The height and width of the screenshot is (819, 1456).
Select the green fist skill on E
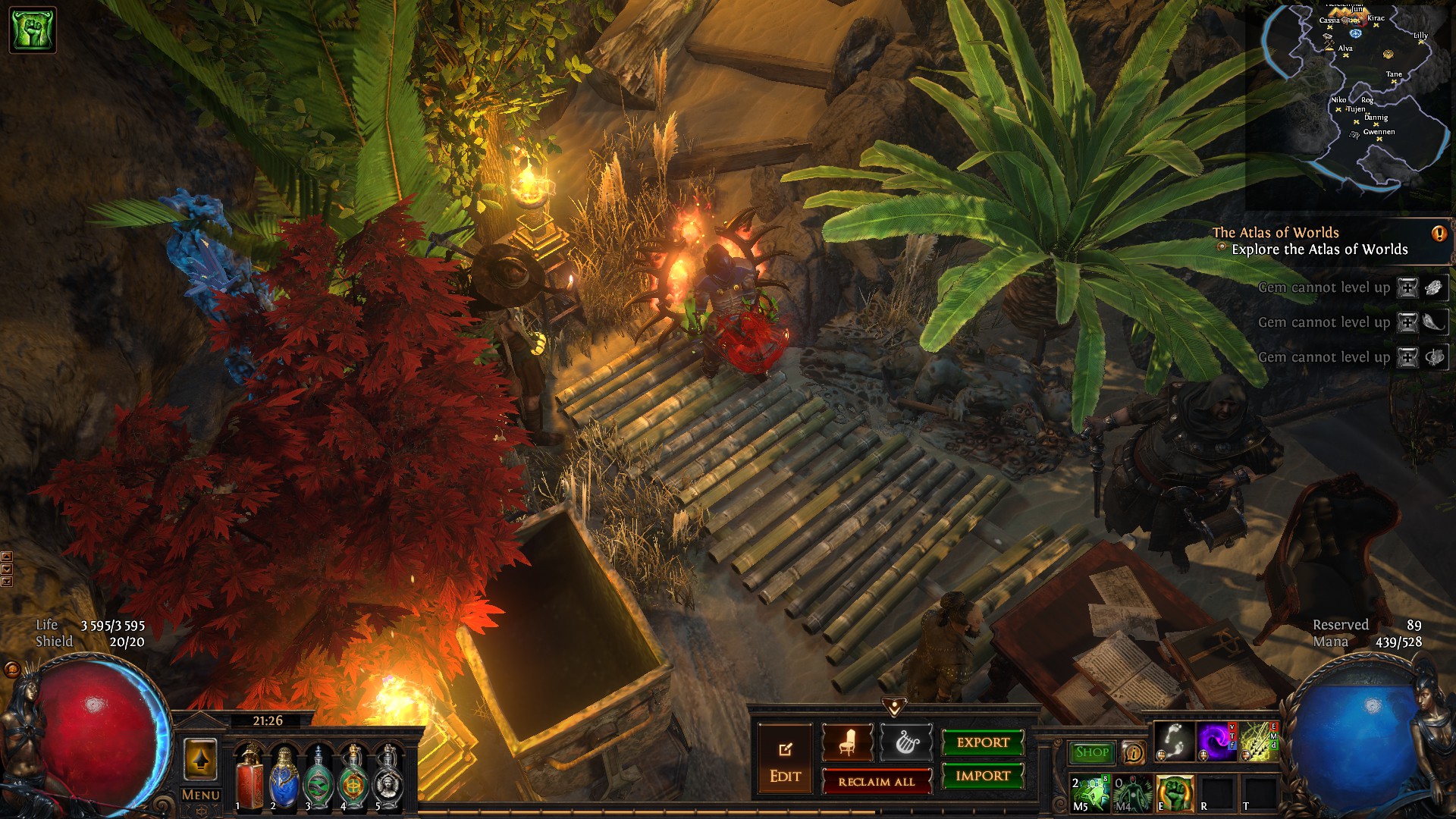point(1175,793)
